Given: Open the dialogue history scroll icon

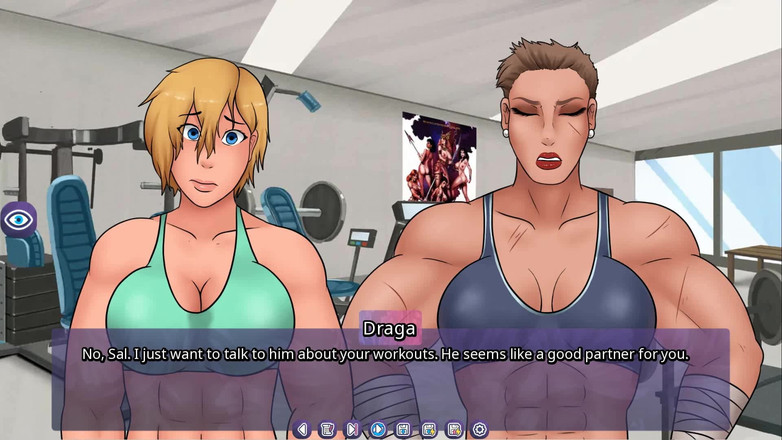Looking at the screenshot, I should click(327, 429).
